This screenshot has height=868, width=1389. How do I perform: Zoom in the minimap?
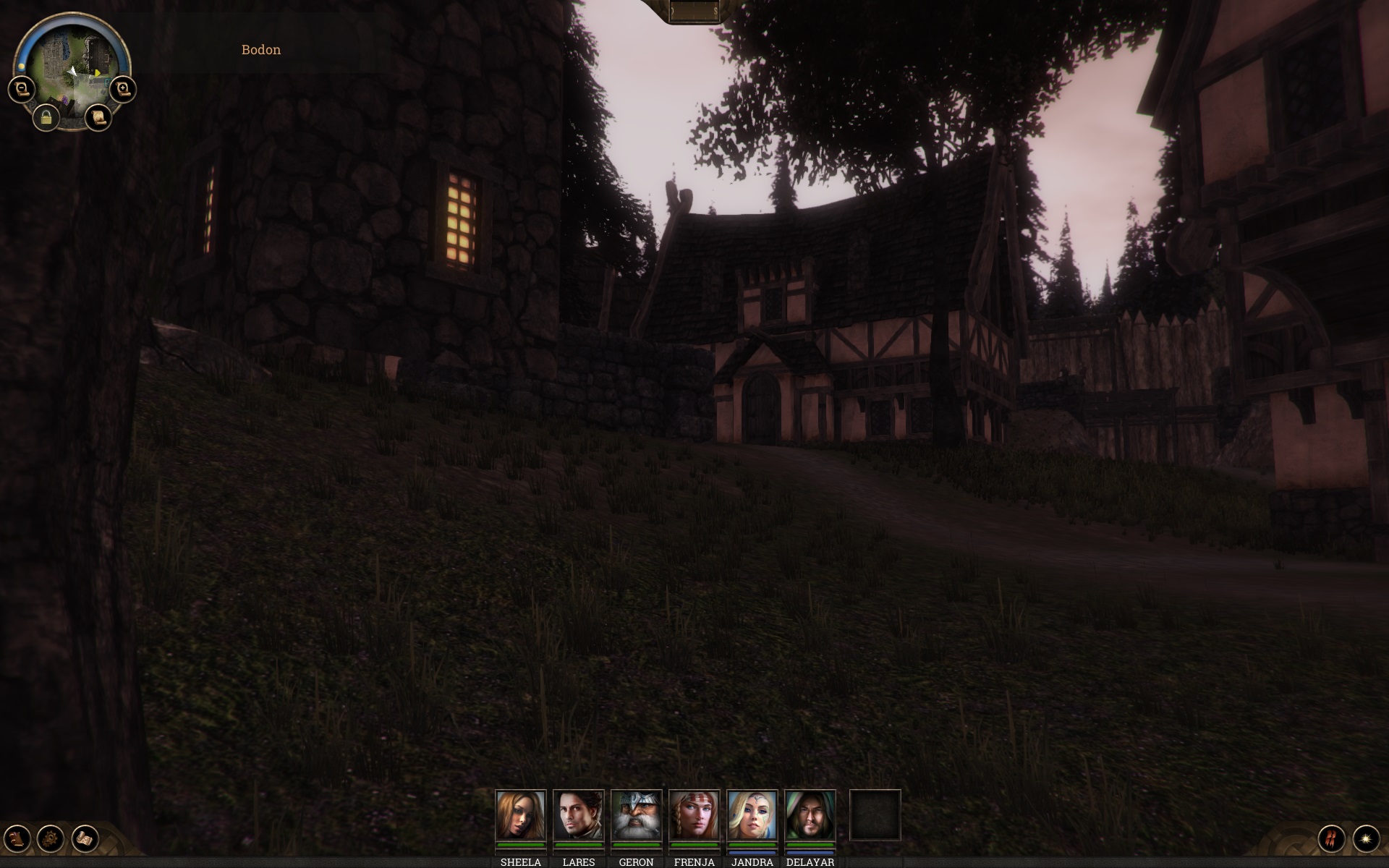click(123, 89)
